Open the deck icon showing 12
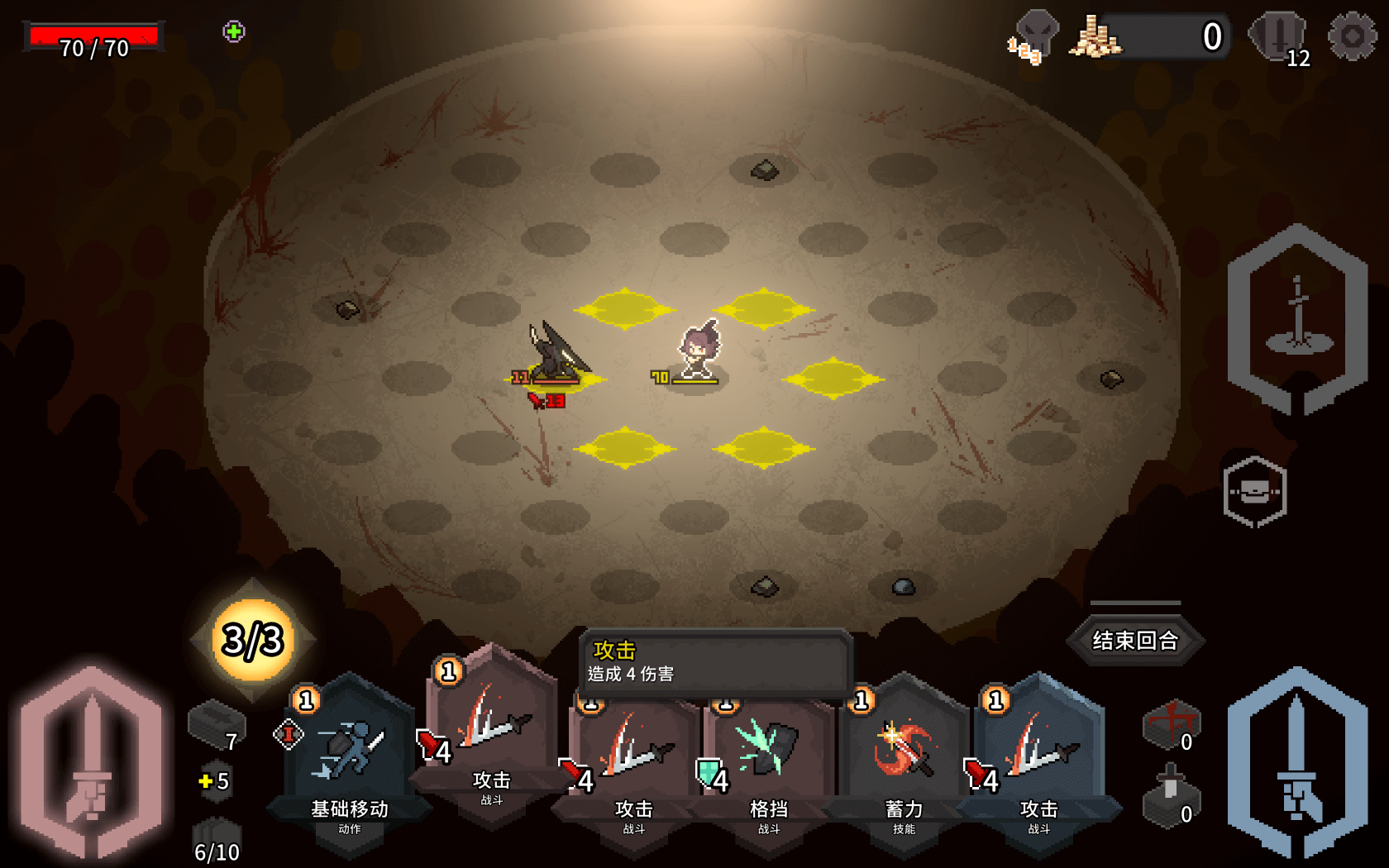This screenshot has height=868, width=1389. click(x=1278, y=36)
